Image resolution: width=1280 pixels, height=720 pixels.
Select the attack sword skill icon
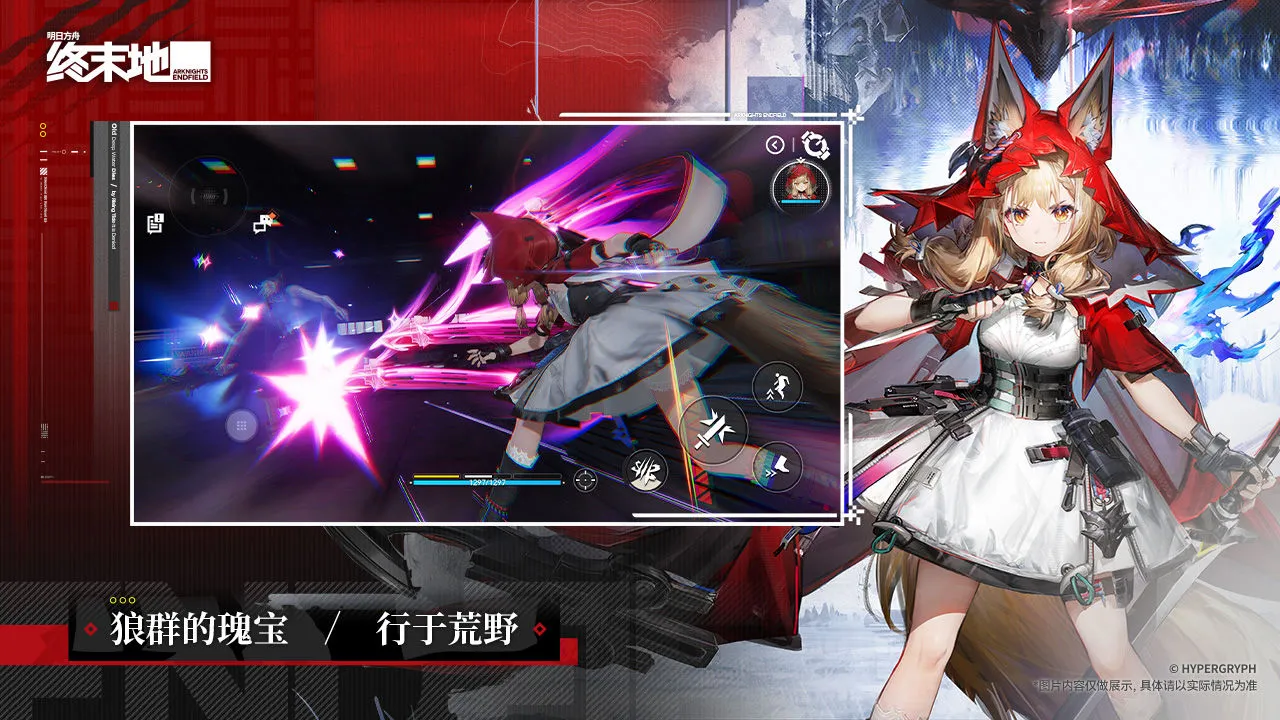pos(714,430)
